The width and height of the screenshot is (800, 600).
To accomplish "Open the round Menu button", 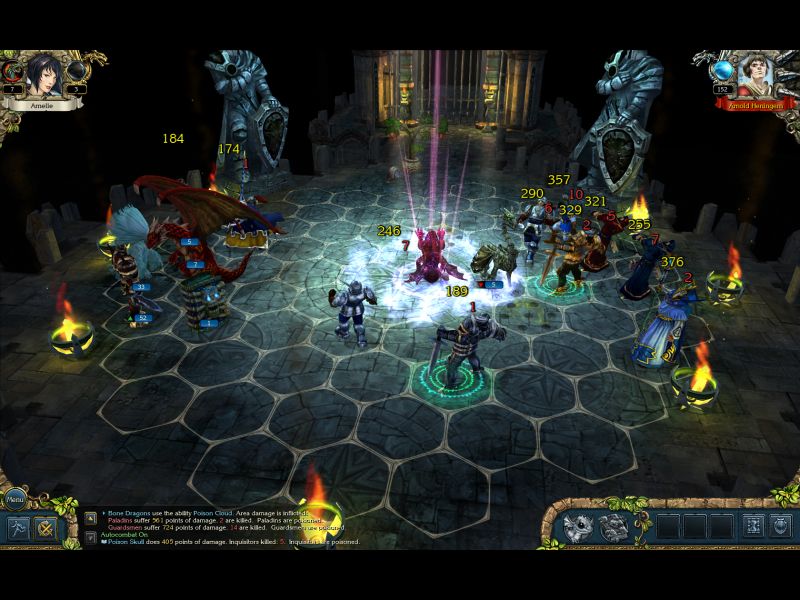I will [x=14, y=497].
